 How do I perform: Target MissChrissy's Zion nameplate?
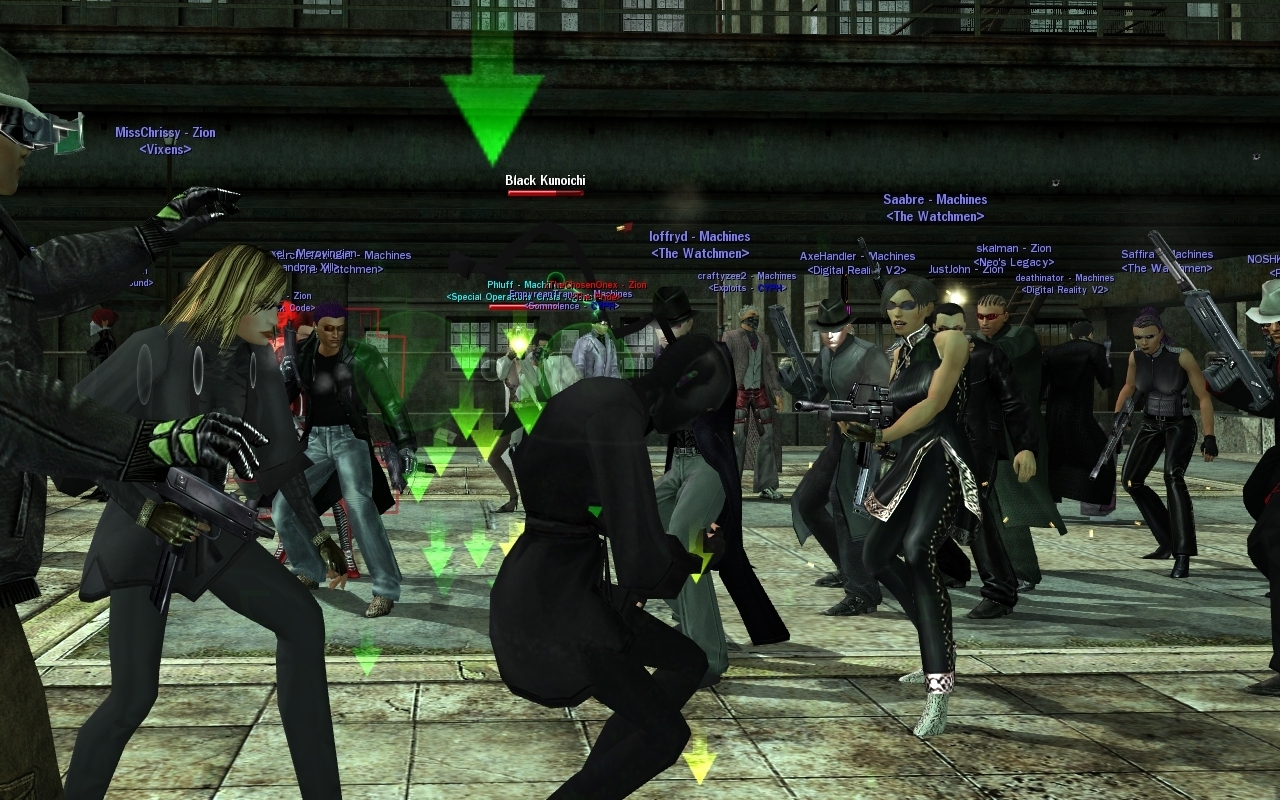(x=165, y=133)
